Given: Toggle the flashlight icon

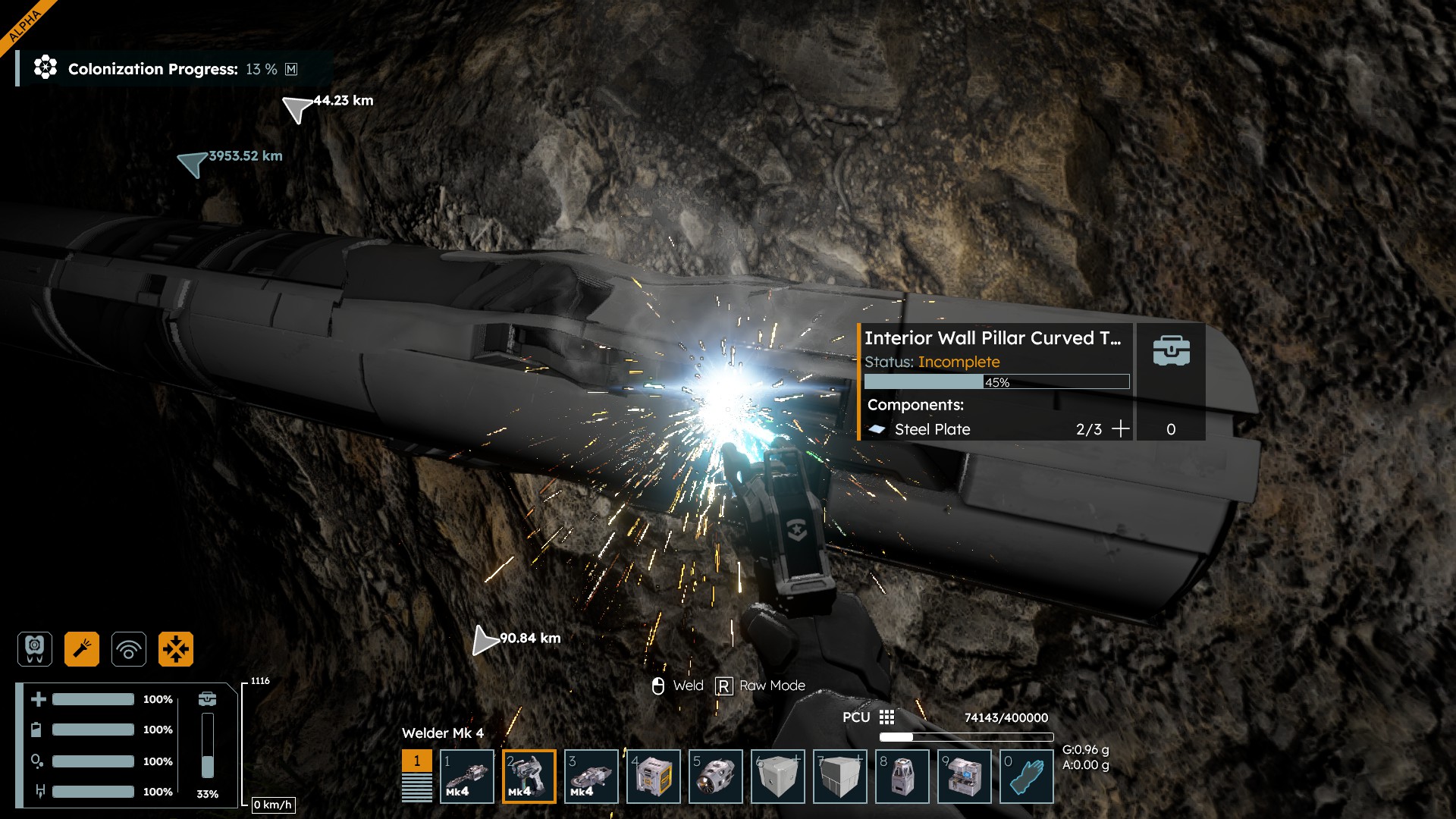Looking at the screenshot, I should 82,649.
